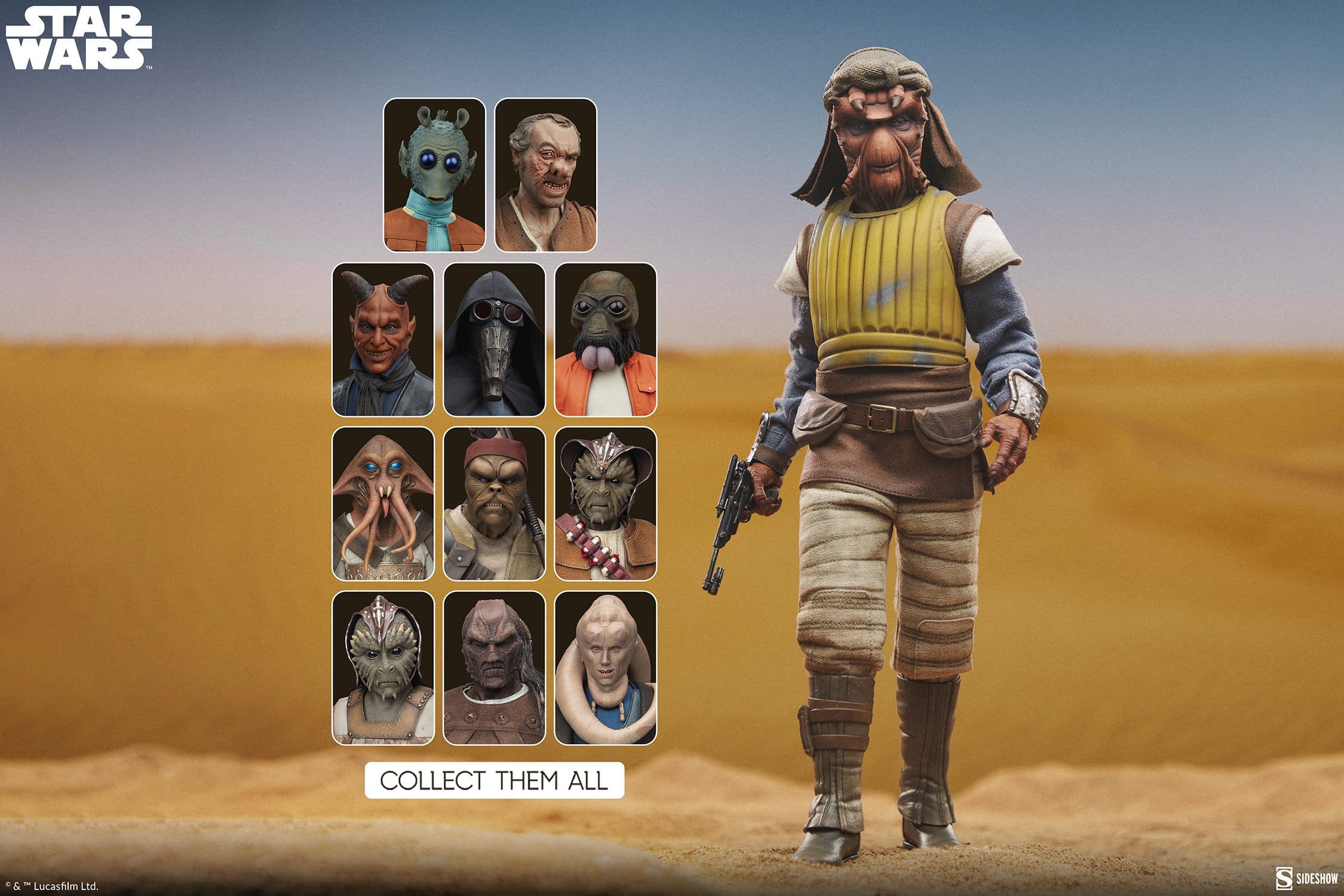Click the Star Wars logo
Image resolution: width=1344 pixels, height=896 pixels.
point(79,39)
